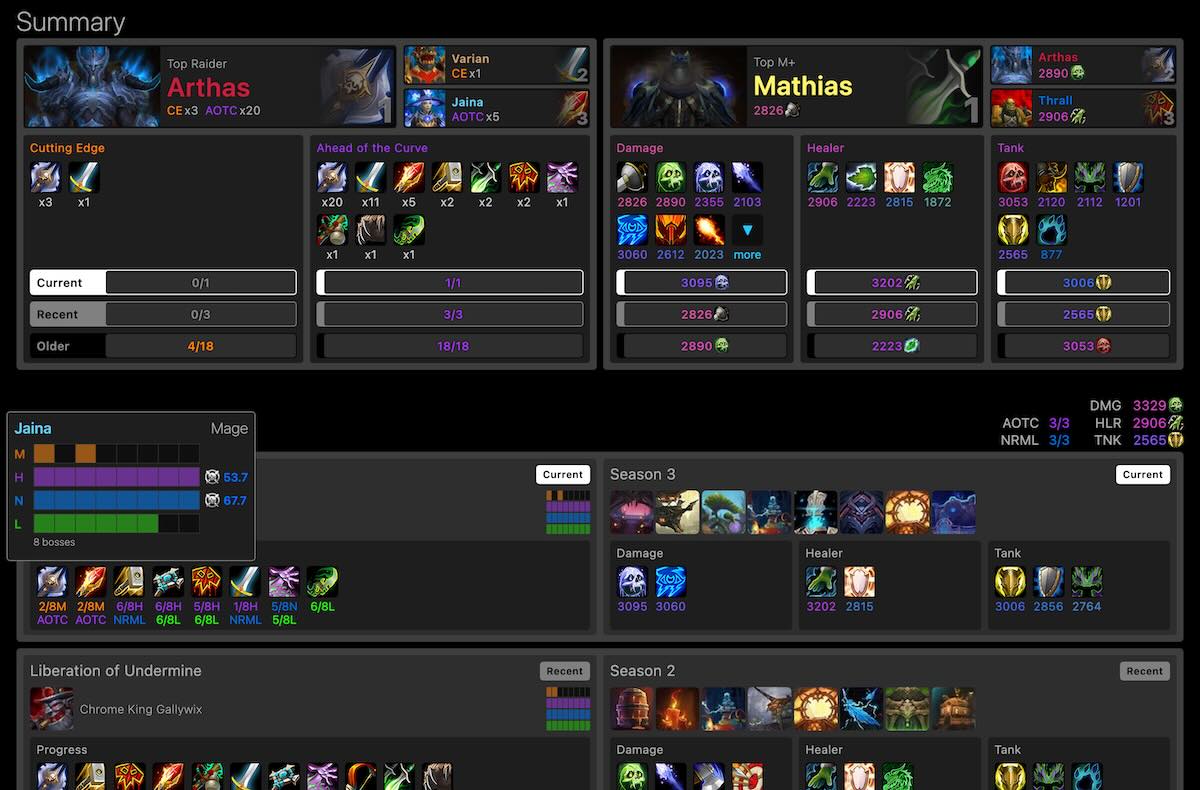The width and height of the screenshot is (1200, 790).
Task: Click the 3202 top Healer score bar
Action: point(893,283)
